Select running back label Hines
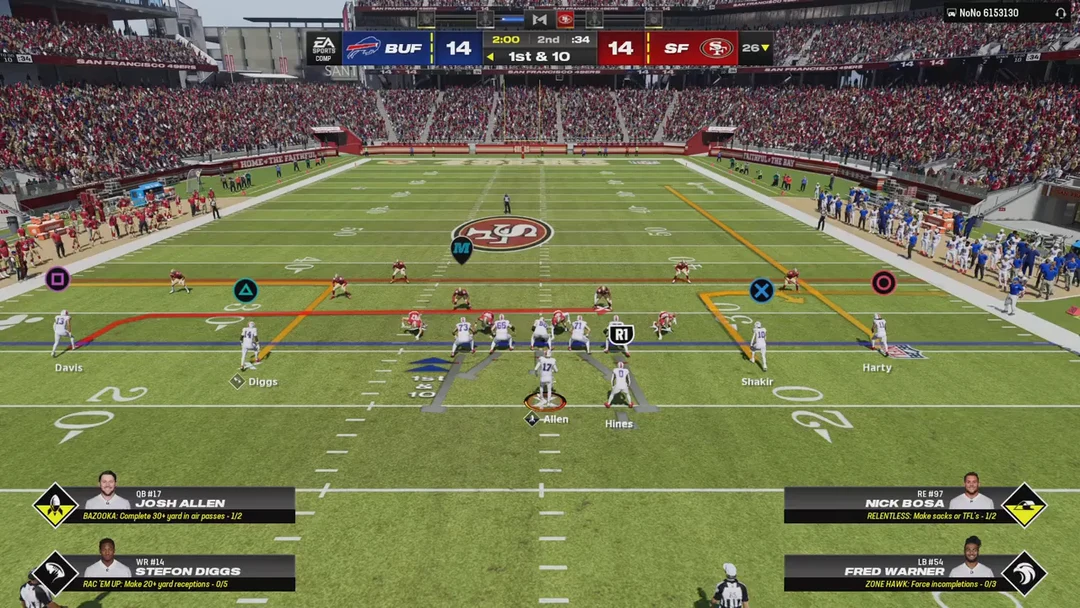 pyautogui.click(x=619, y=424)
